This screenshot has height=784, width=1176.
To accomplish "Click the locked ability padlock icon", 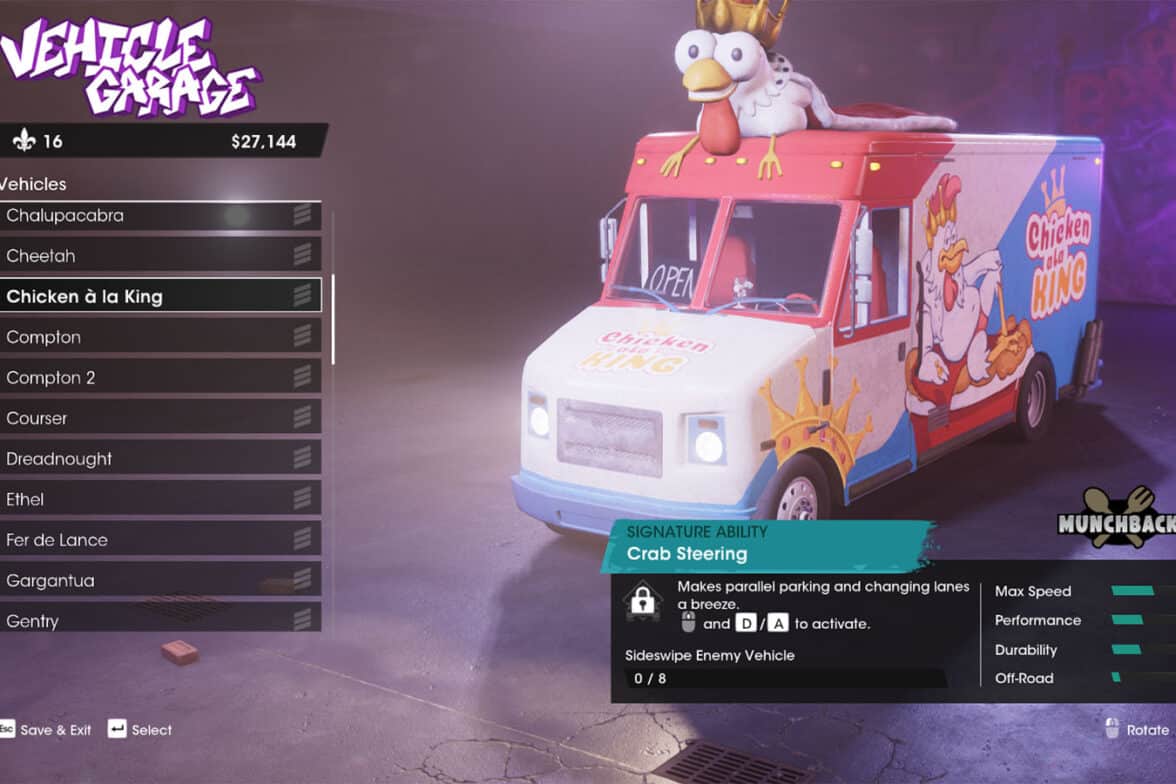I will tap(642, 600).
